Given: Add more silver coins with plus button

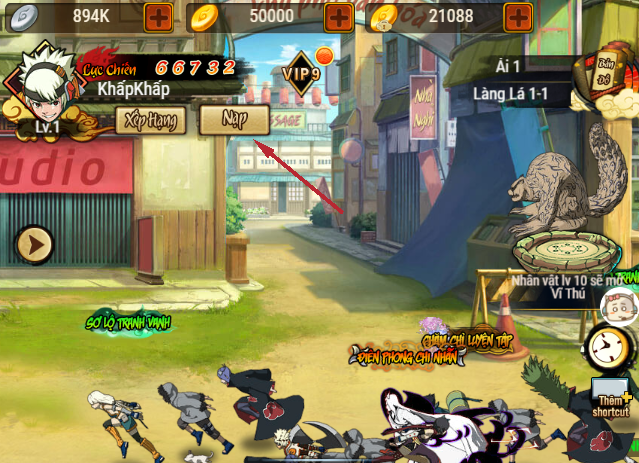Looking at the screenshot, I should click(158, 15).
